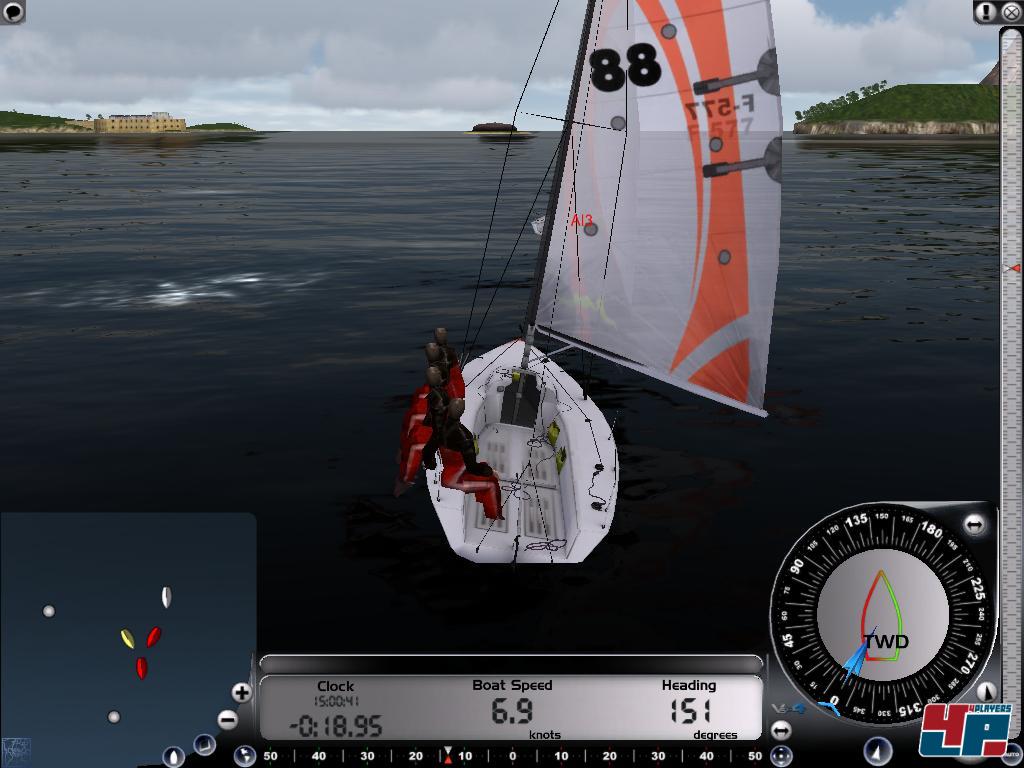This screenshot has width=1024, height=768.
Task: Close the game with the X button
Action: [x=1011, y=12]
